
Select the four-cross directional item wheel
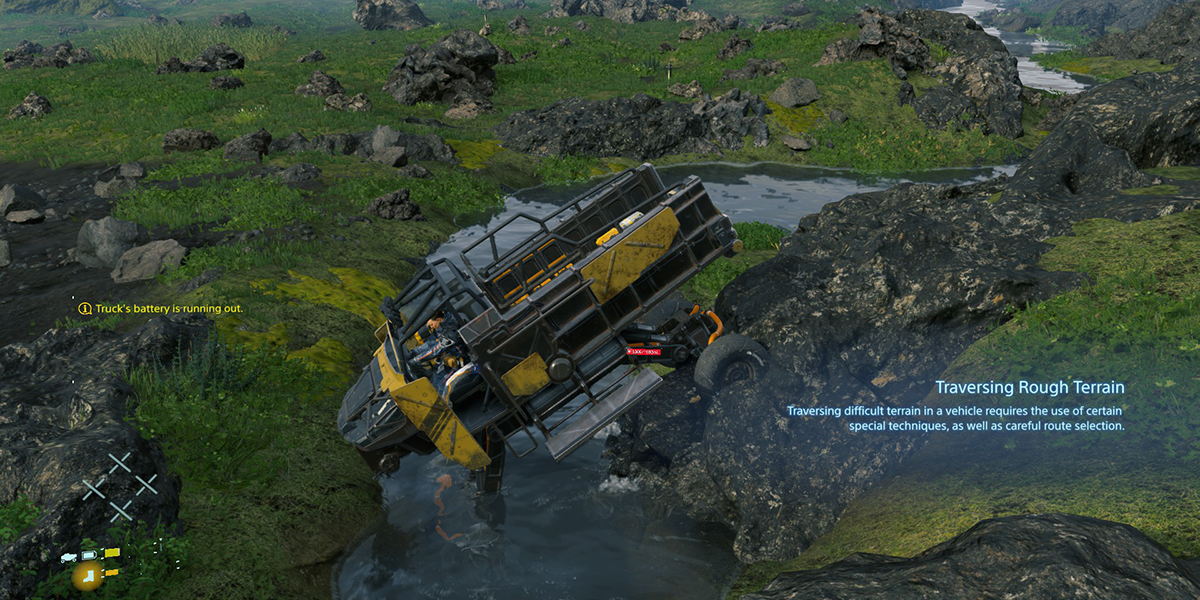tap(120, 487)
